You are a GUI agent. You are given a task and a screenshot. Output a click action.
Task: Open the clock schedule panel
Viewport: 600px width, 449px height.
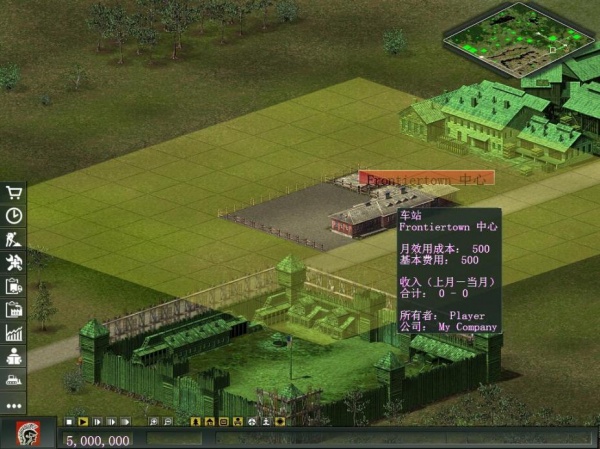(14, 215)
